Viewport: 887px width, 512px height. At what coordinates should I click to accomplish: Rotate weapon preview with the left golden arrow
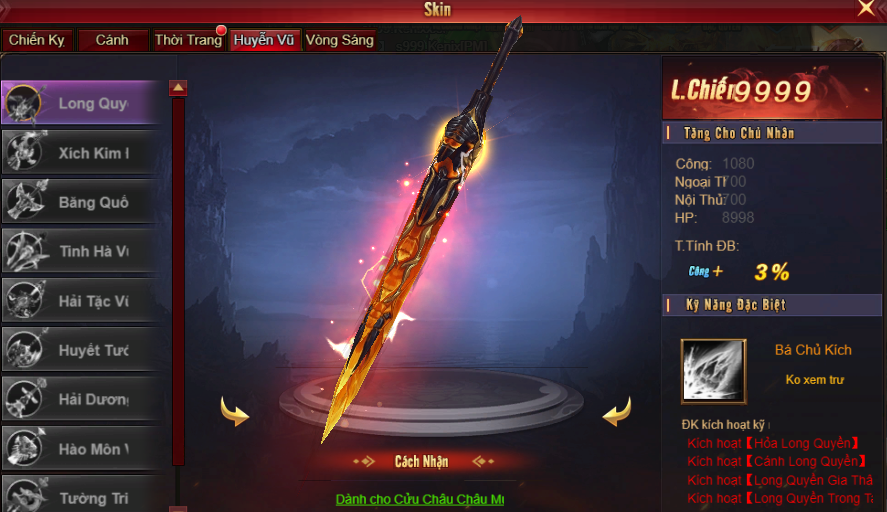click(x=234, y=411)
